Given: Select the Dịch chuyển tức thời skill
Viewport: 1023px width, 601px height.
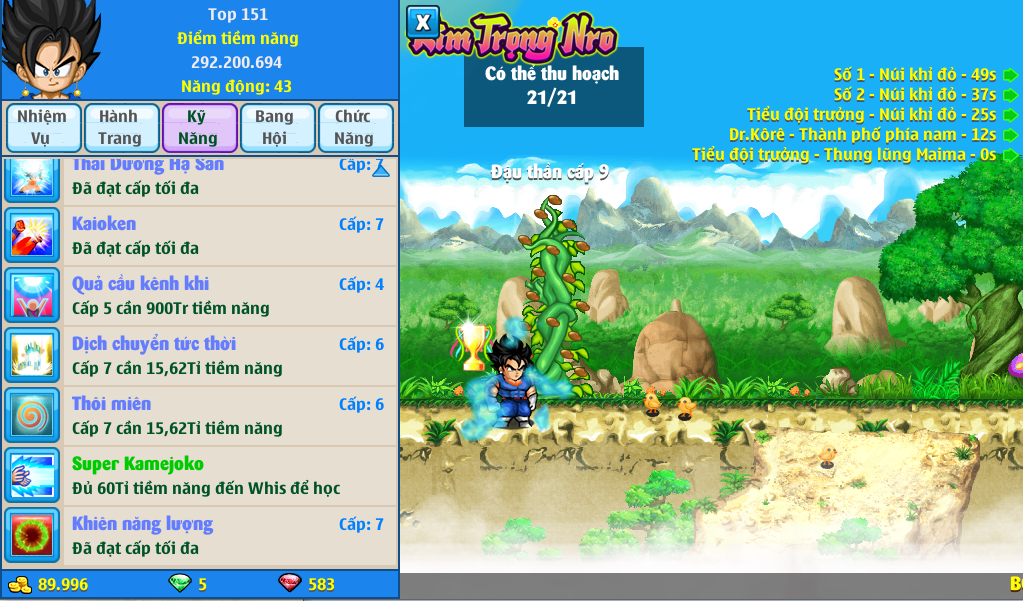Looking at the screenshot, I should (x=200, y=356).
